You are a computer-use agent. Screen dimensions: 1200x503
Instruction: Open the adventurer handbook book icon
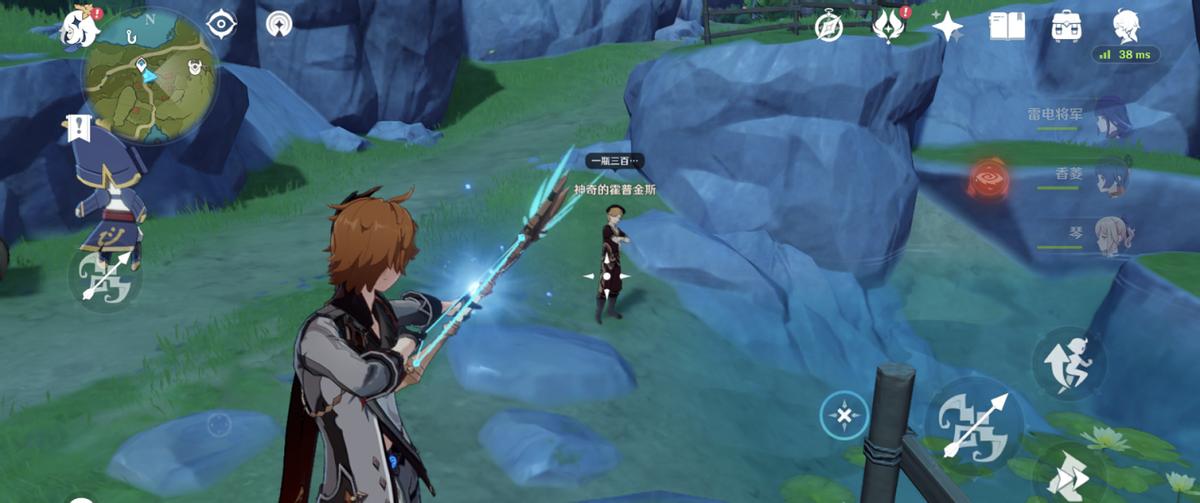[1006, 26]
